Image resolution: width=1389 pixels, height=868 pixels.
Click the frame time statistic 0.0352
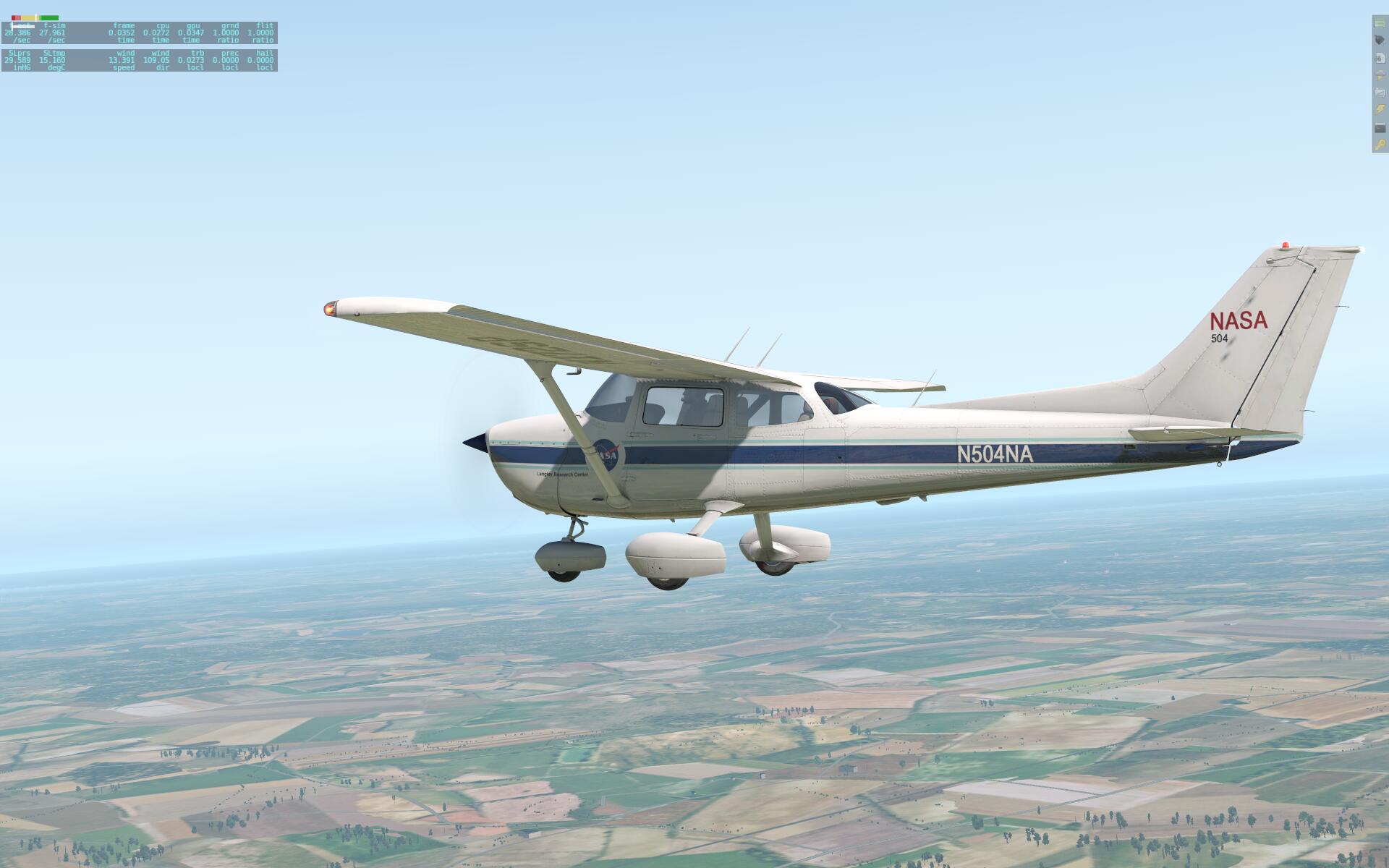[122, 33]
